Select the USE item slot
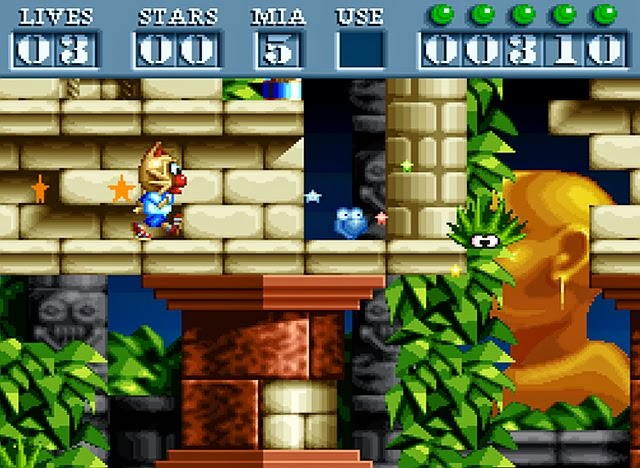 pyautogui.click(x=360, y=49)
